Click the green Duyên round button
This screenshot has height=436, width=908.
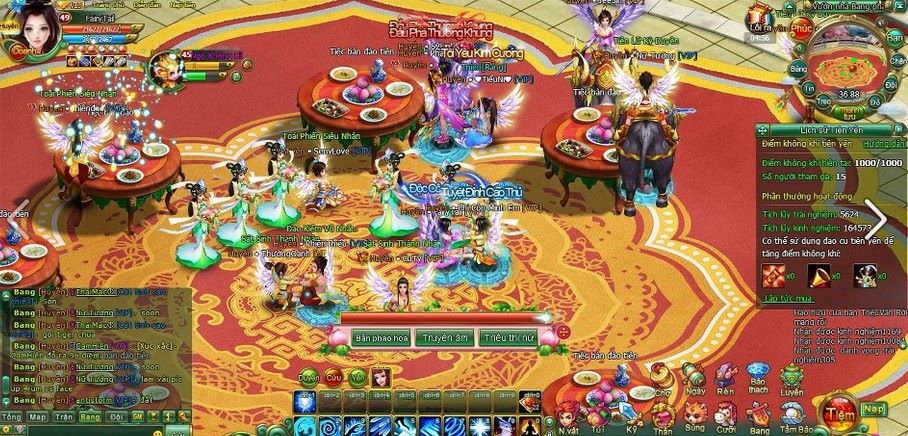point(311,377)
